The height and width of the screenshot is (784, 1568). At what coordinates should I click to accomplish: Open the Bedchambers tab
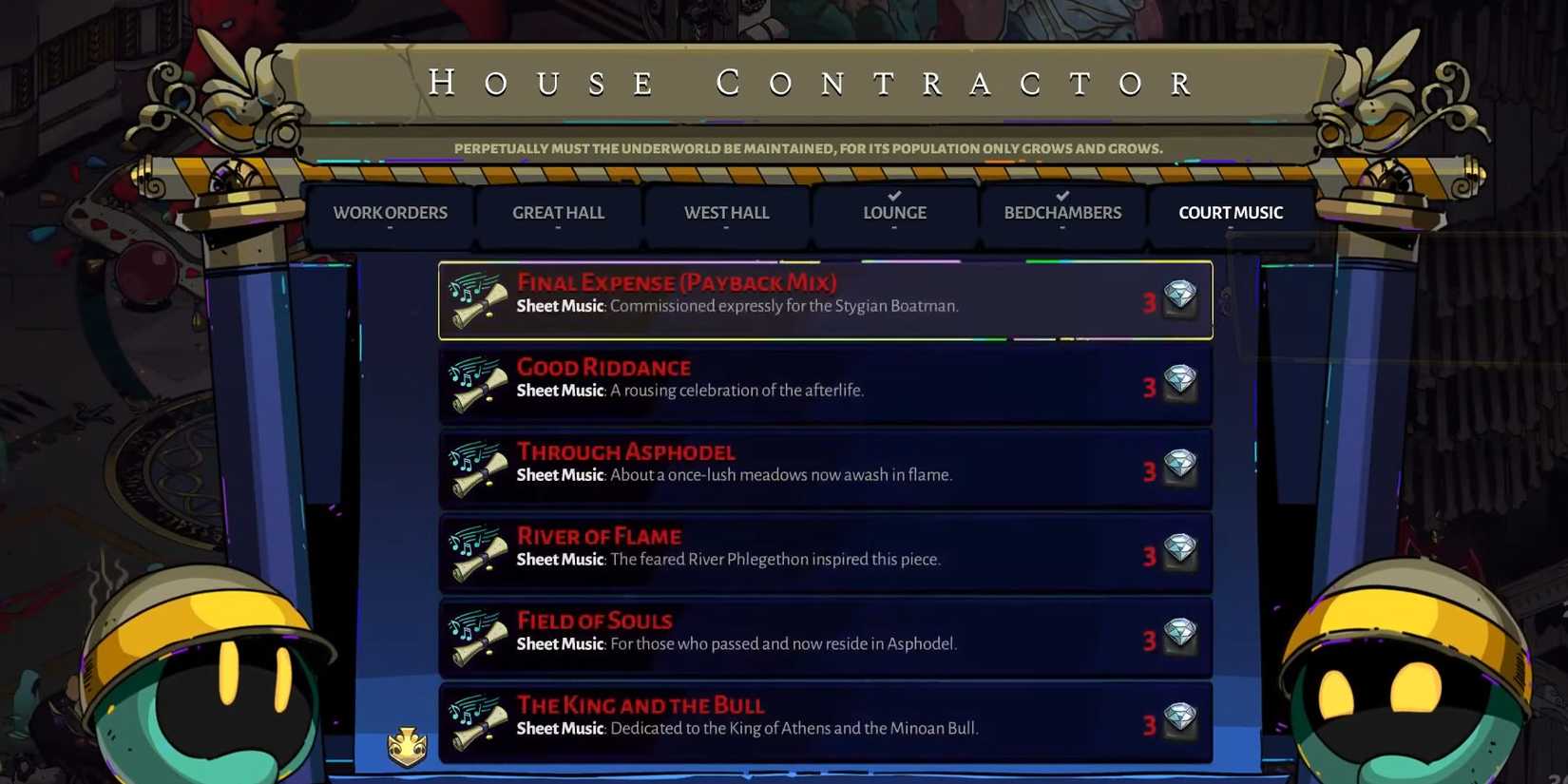[1061, 213]
